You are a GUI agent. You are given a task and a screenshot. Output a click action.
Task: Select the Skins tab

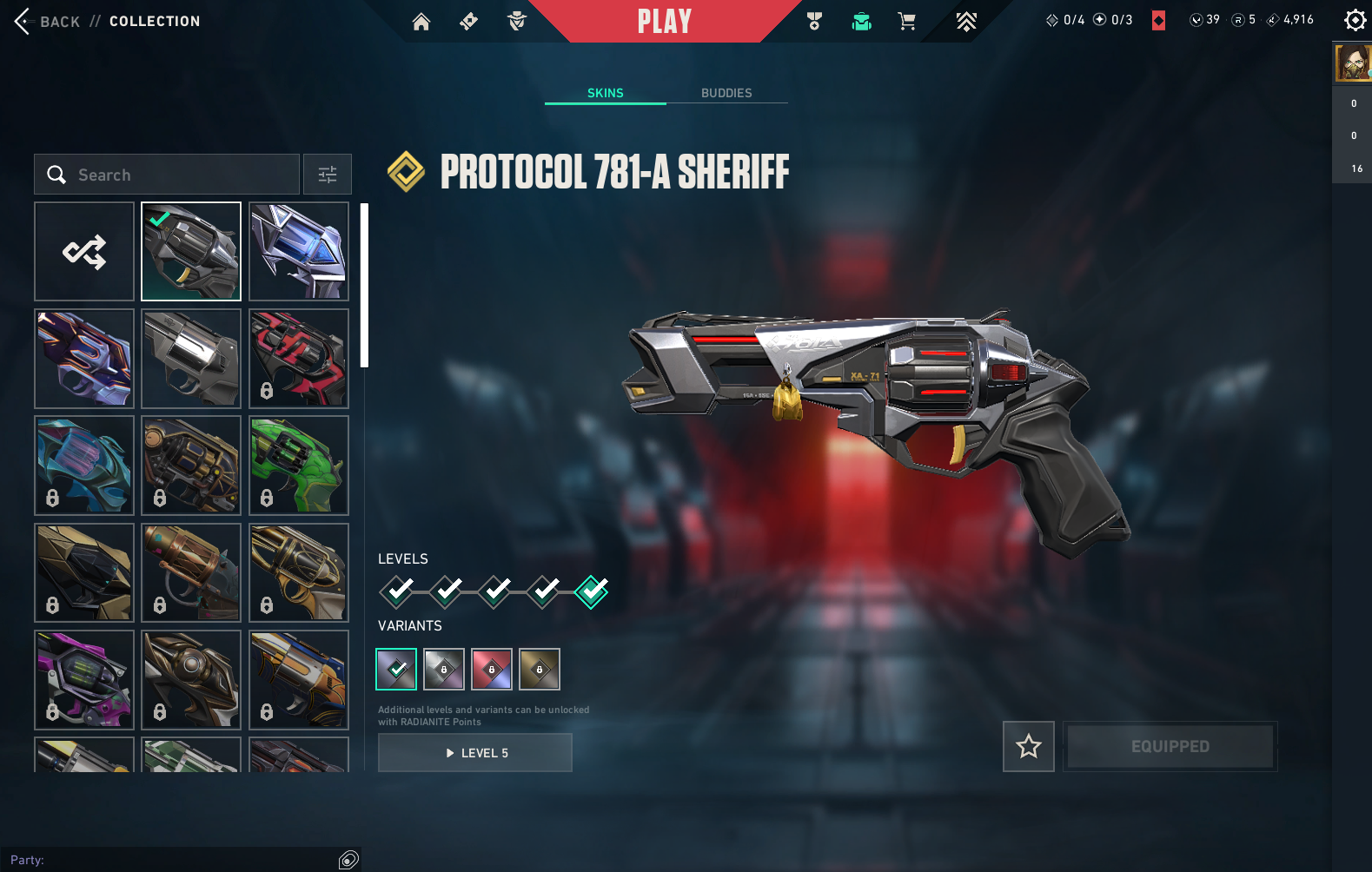pos(606,93)
